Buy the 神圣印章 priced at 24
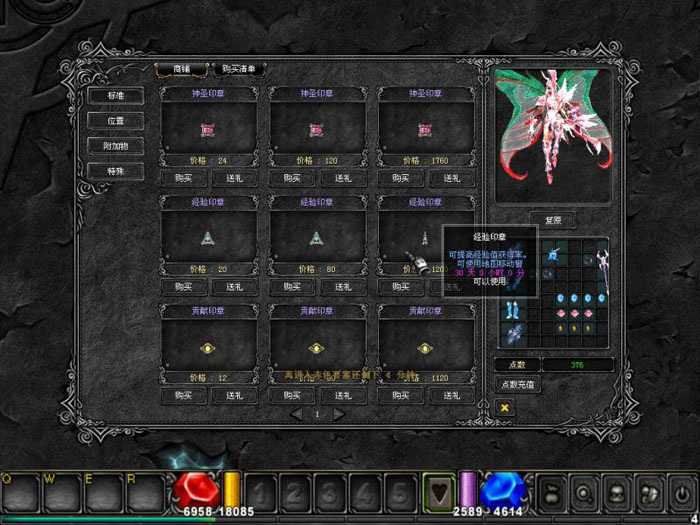Screen dimensions: 700x525 click(183, 177)
